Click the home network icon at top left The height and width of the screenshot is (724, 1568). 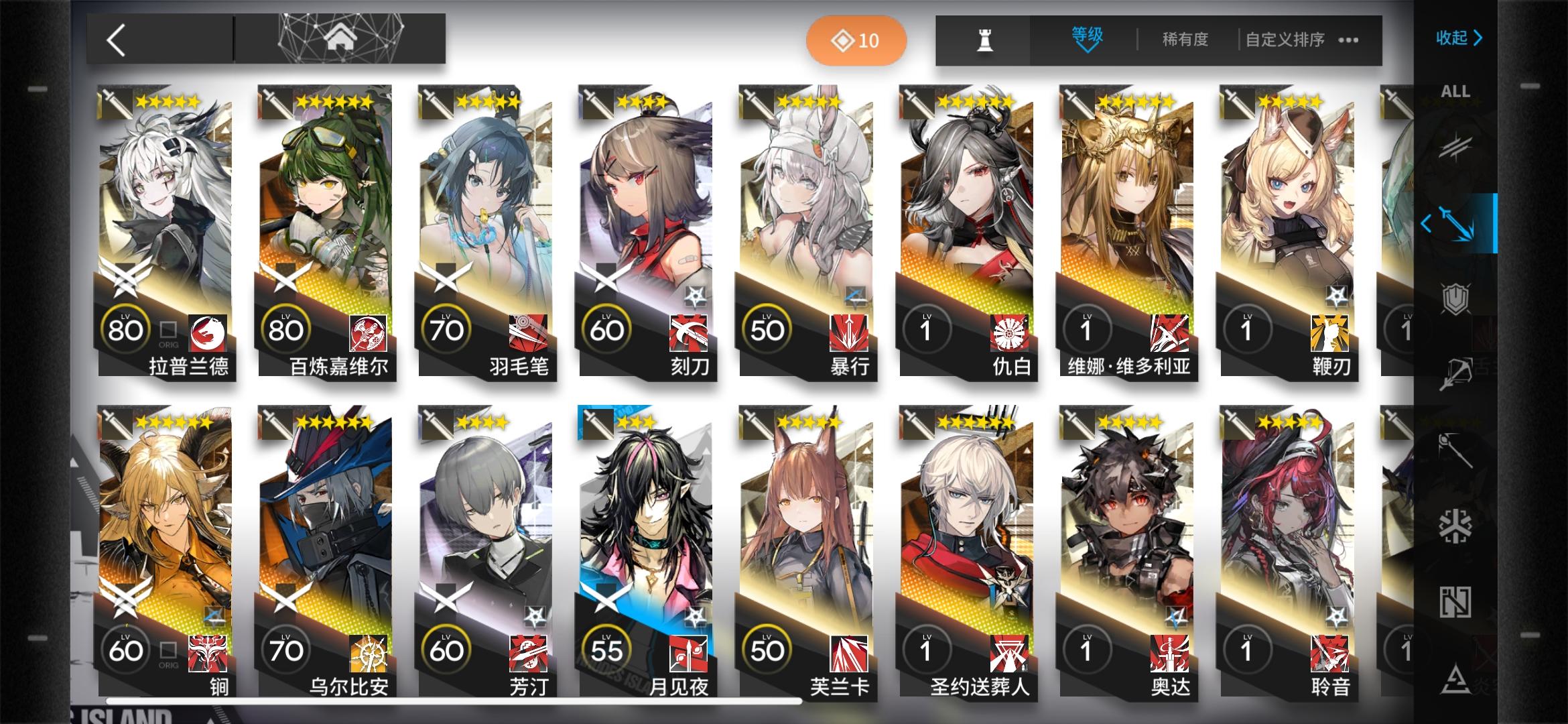[342, 37]
